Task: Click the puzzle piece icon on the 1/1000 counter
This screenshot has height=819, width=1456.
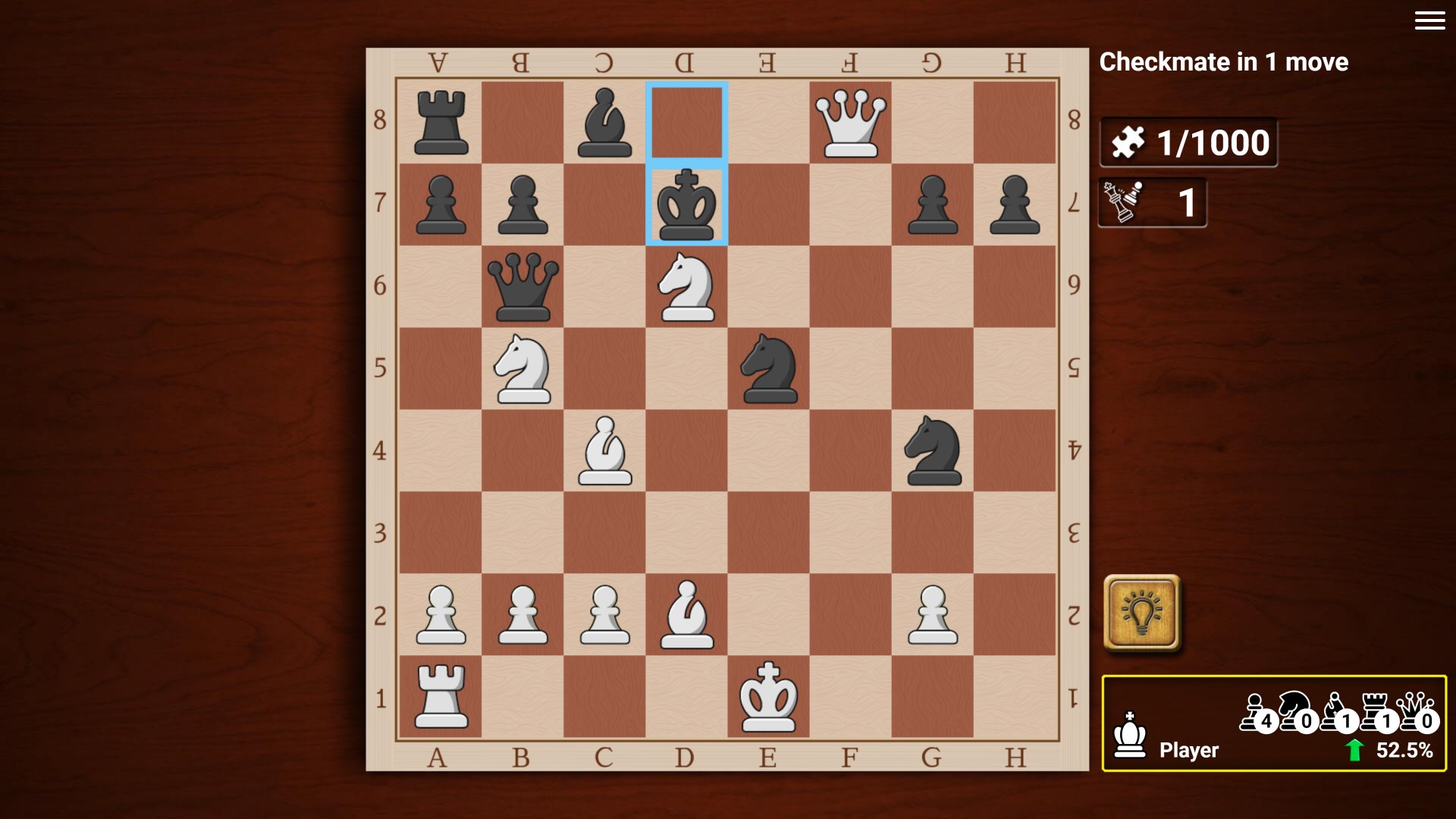Action: click(1130, 142)
